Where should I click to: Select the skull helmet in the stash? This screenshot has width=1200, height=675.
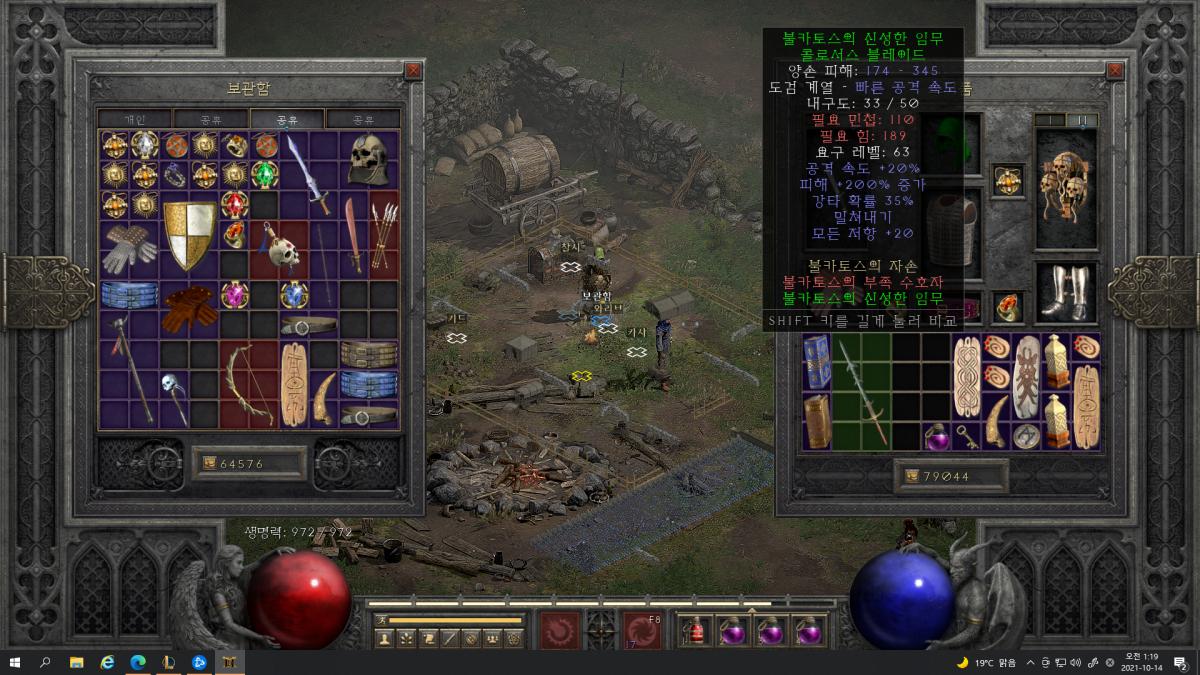[368, 158]
